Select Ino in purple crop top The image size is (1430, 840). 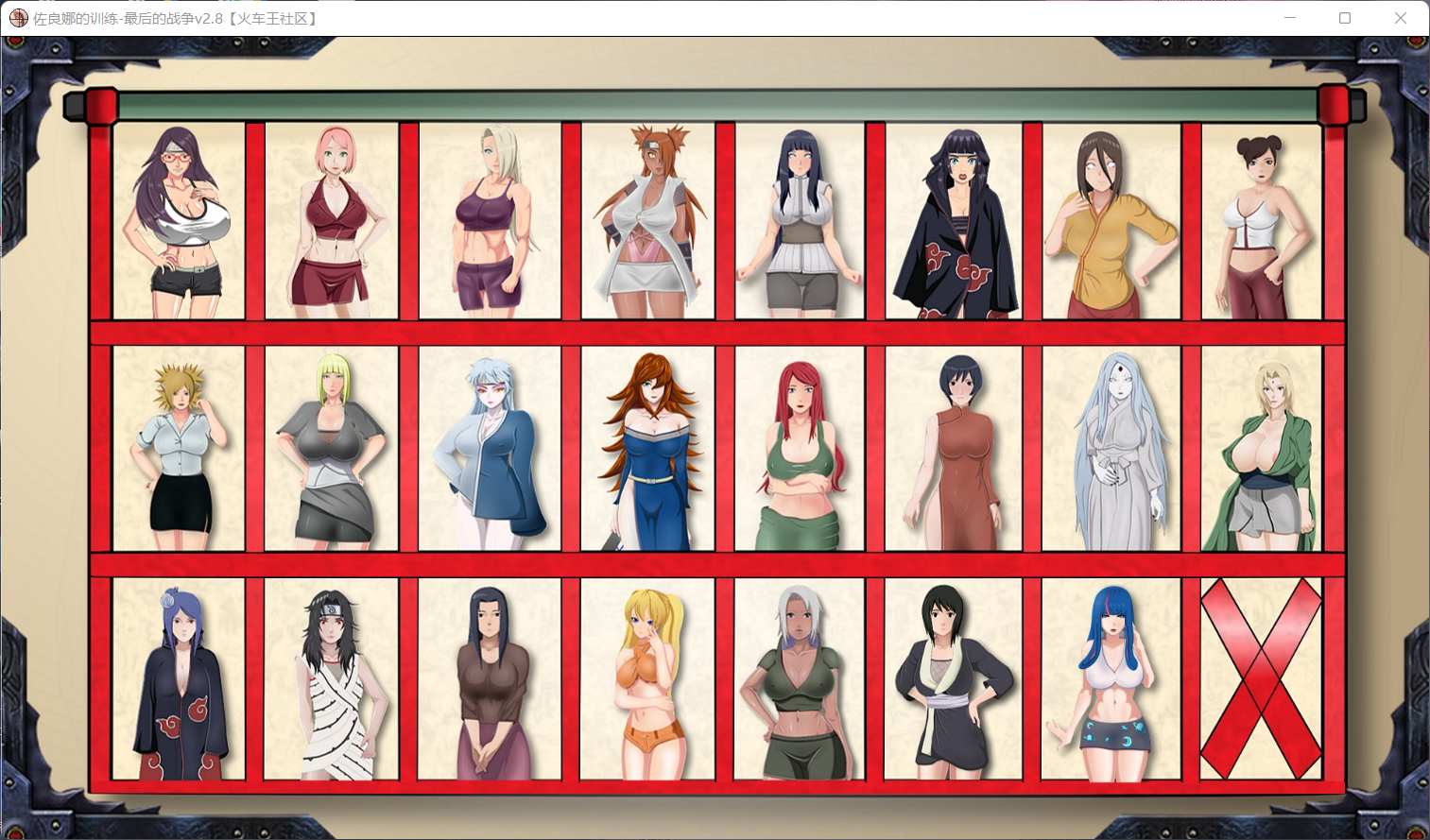pos(487,222)
